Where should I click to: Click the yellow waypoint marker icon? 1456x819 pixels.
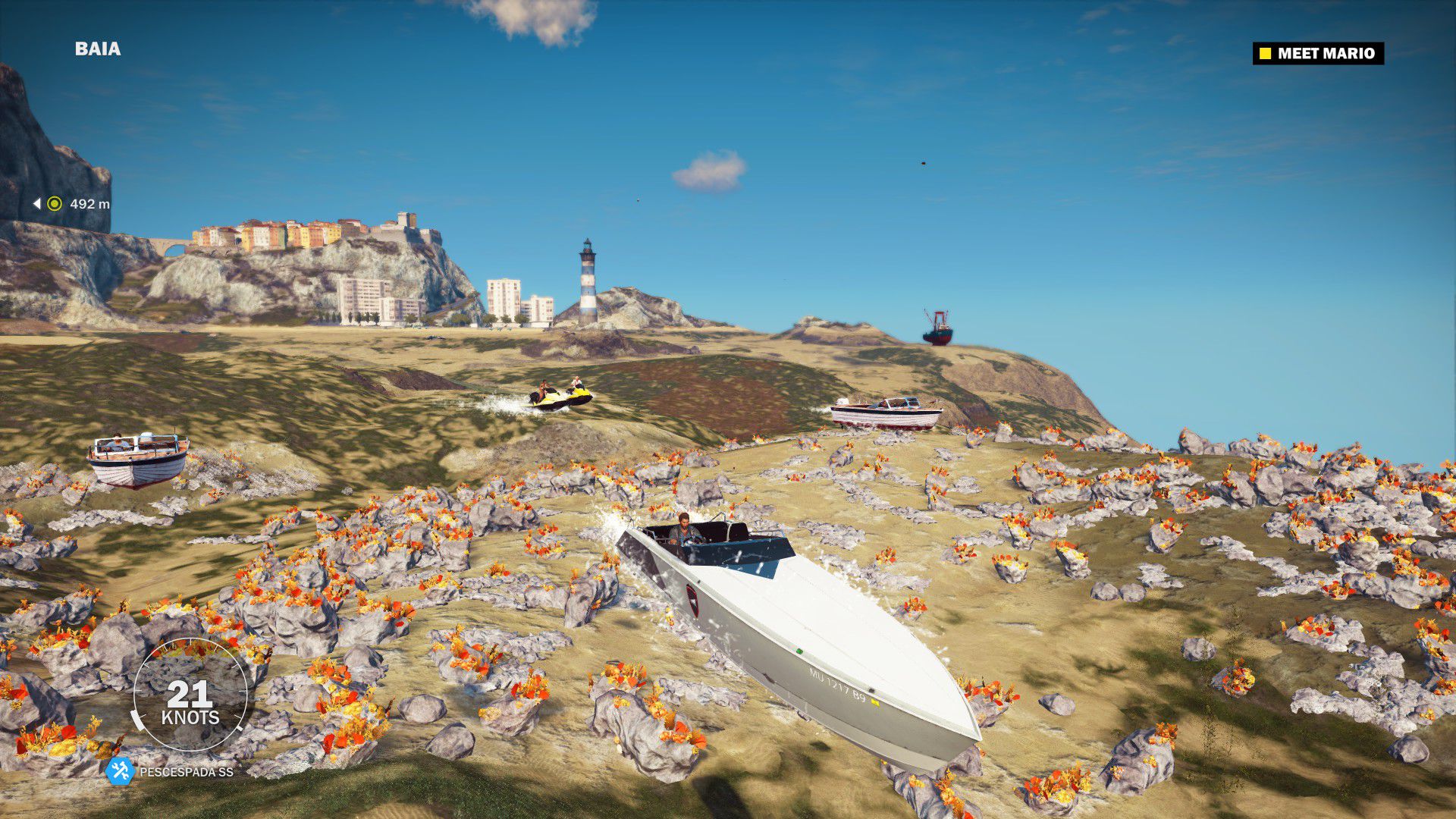(55, 204)
